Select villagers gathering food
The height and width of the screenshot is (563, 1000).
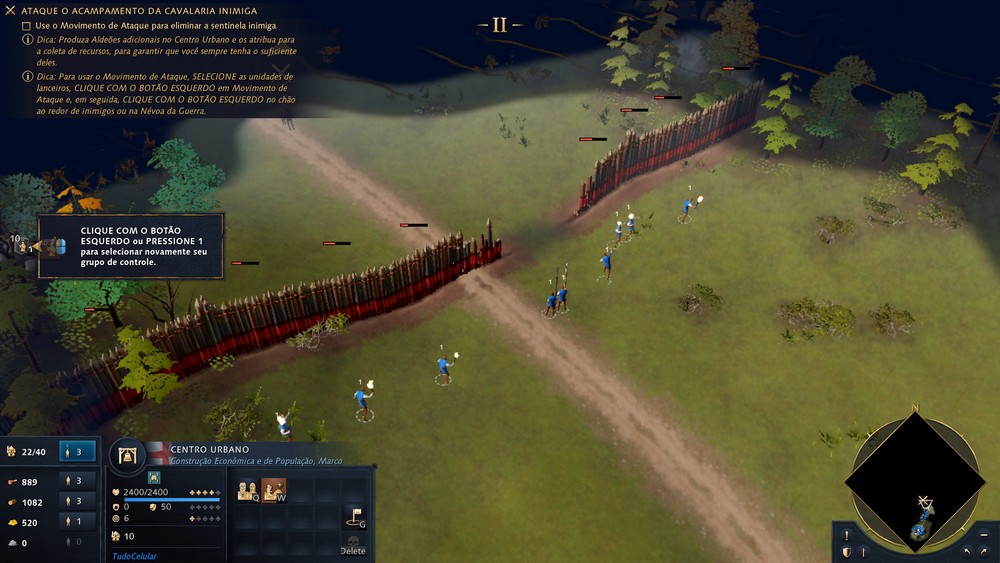pyautogui.click(x=78, y=481)
